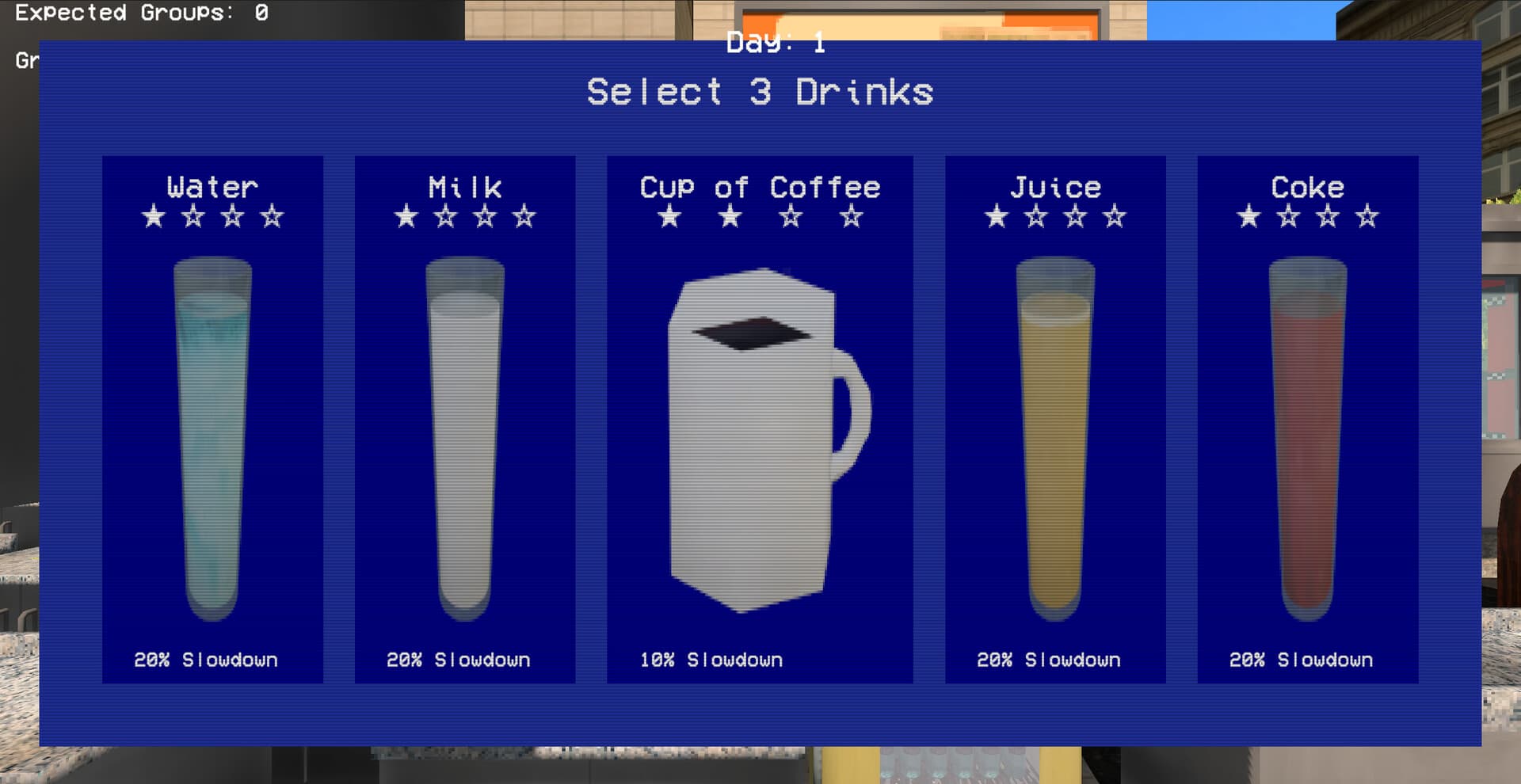
Task: Click the Milk test tube image
Action: (464, 436)
